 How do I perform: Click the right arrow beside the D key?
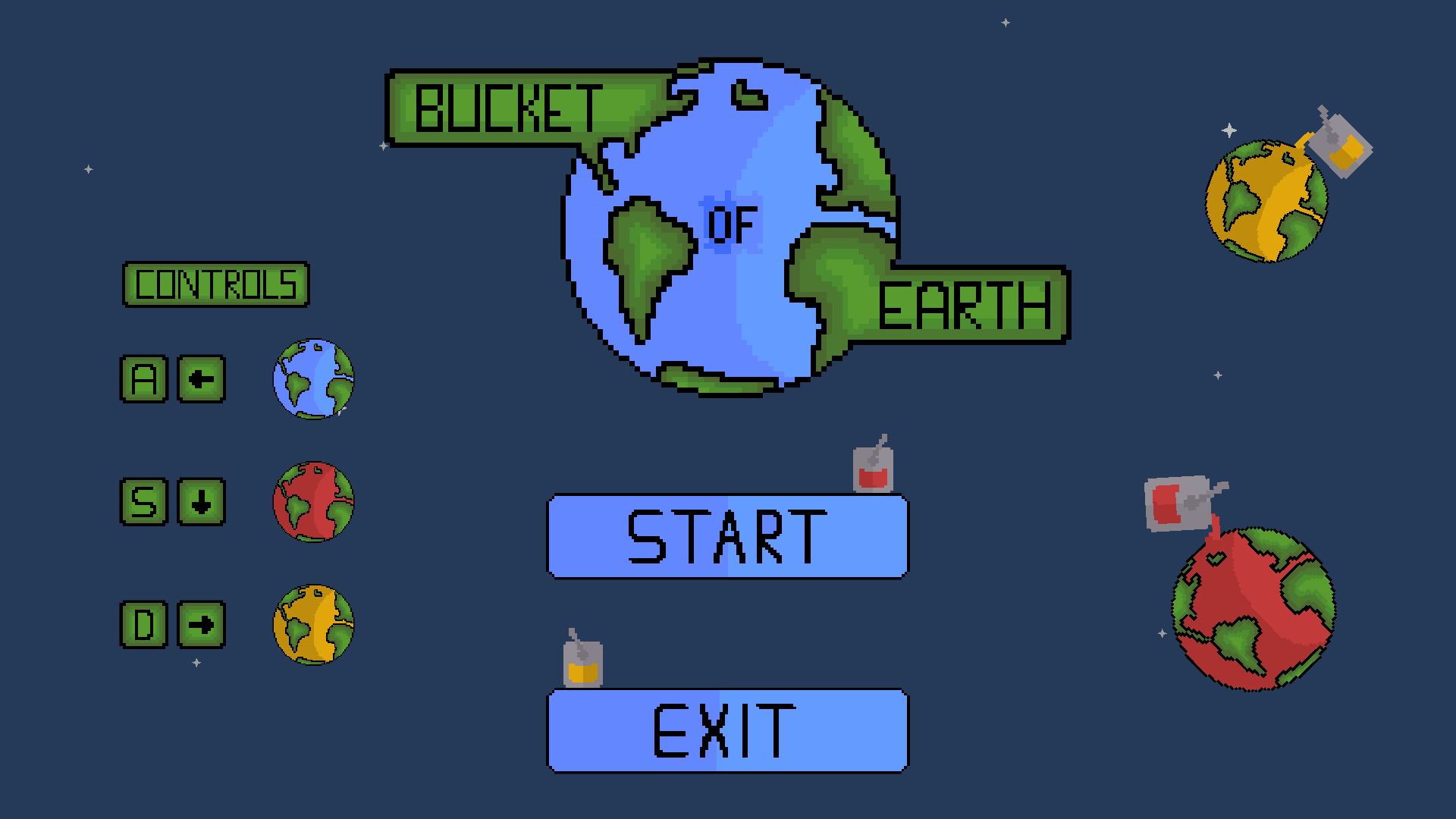200,625
